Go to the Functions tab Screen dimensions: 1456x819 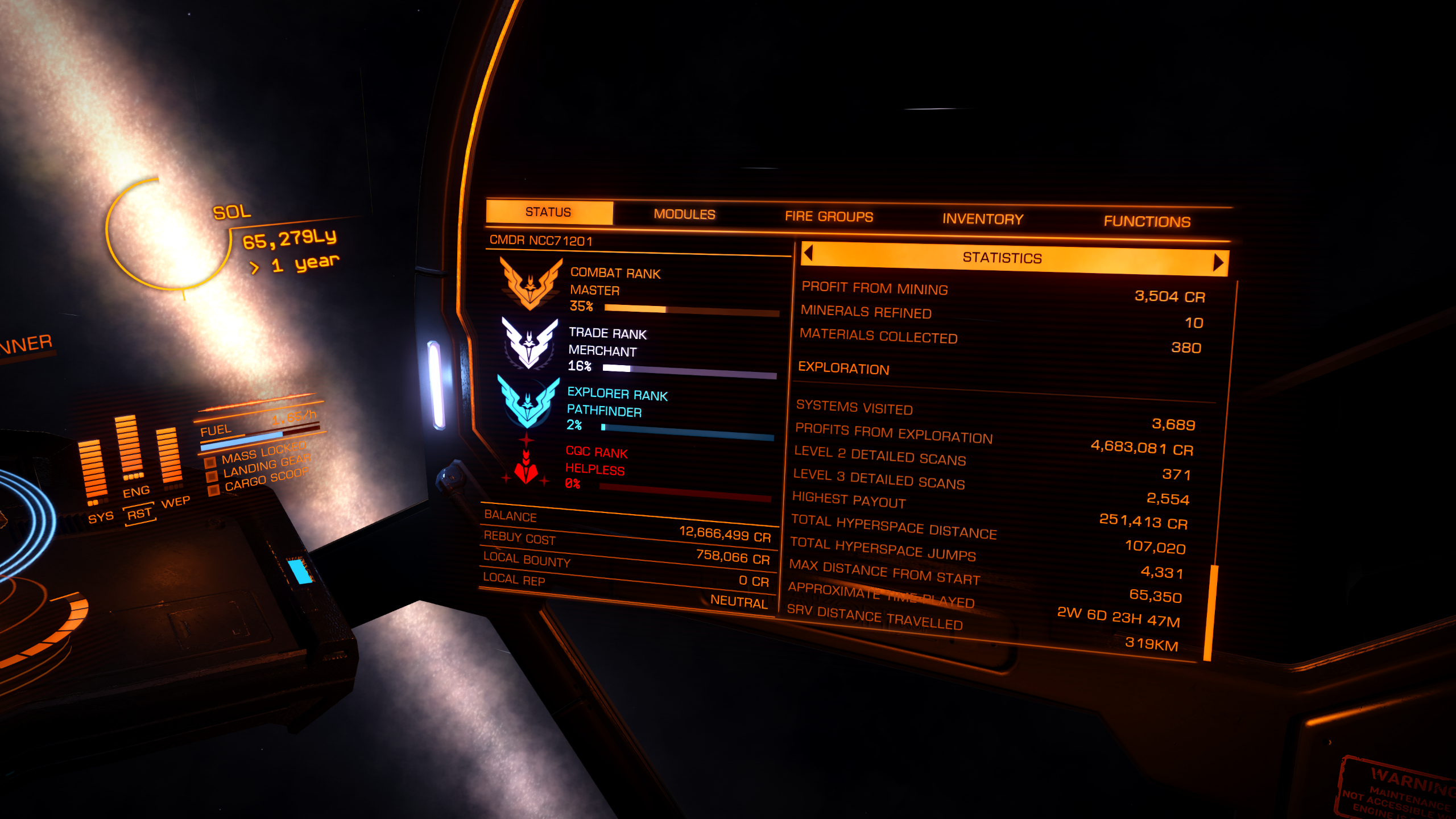point(1147,221)
